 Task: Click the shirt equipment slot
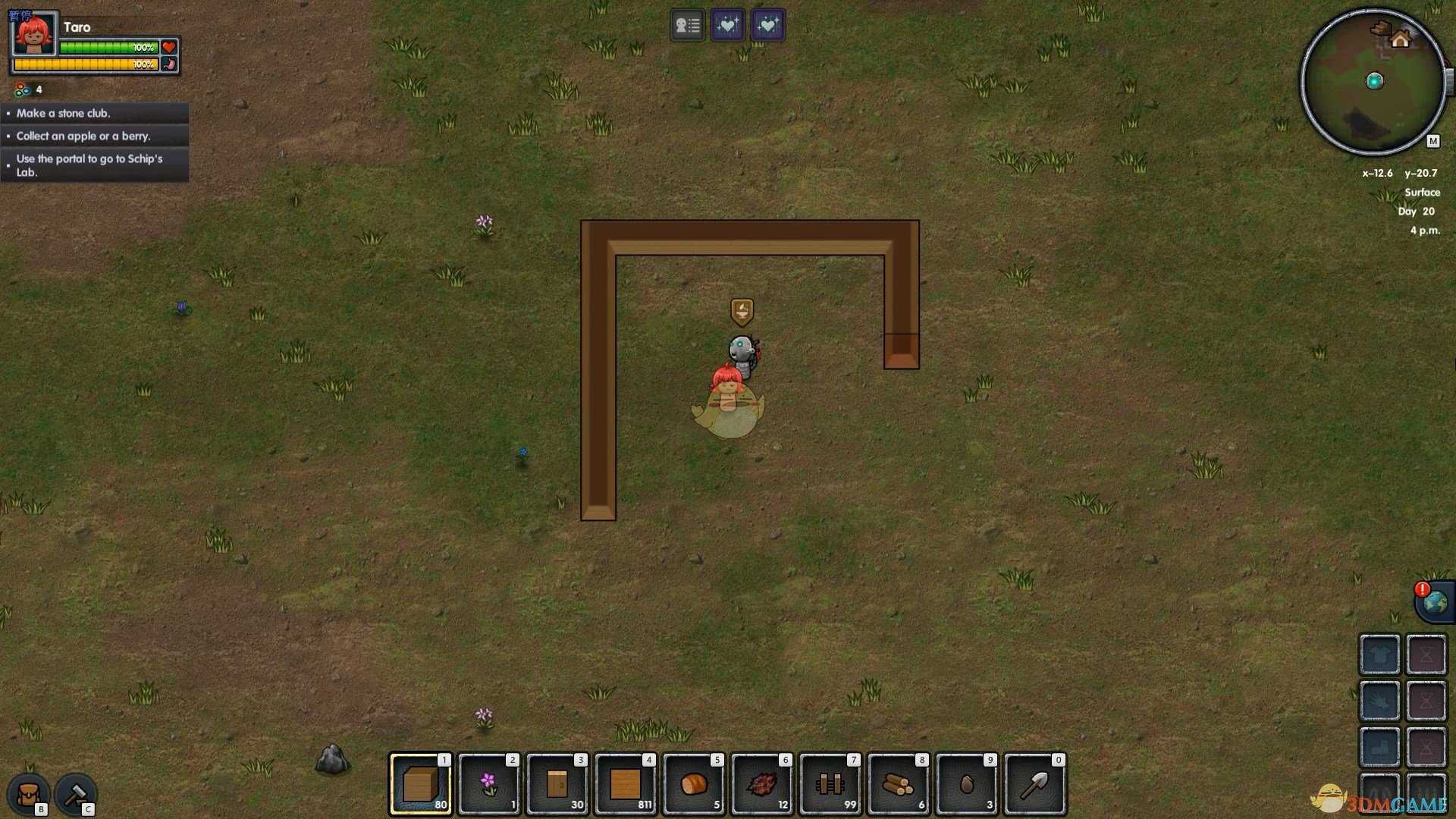click(x=1379, y=654)
